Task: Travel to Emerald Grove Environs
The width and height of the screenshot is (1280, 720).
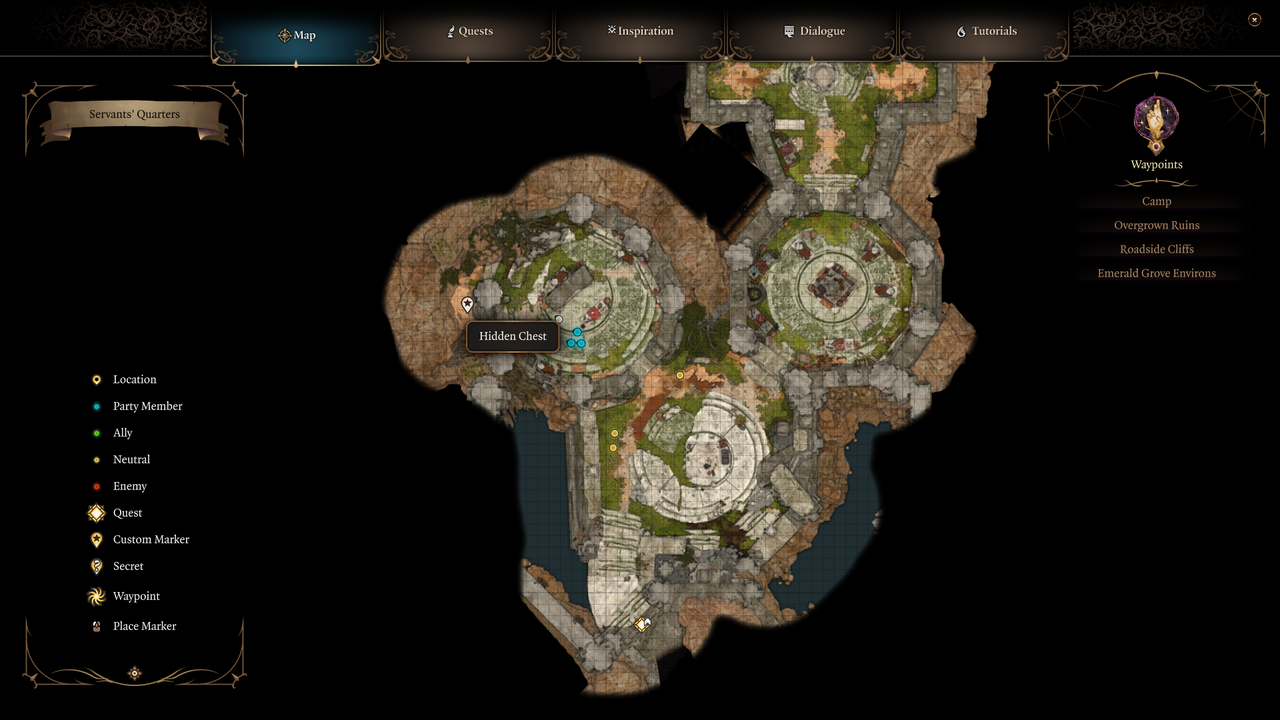Action: [x=1156, y=273]
